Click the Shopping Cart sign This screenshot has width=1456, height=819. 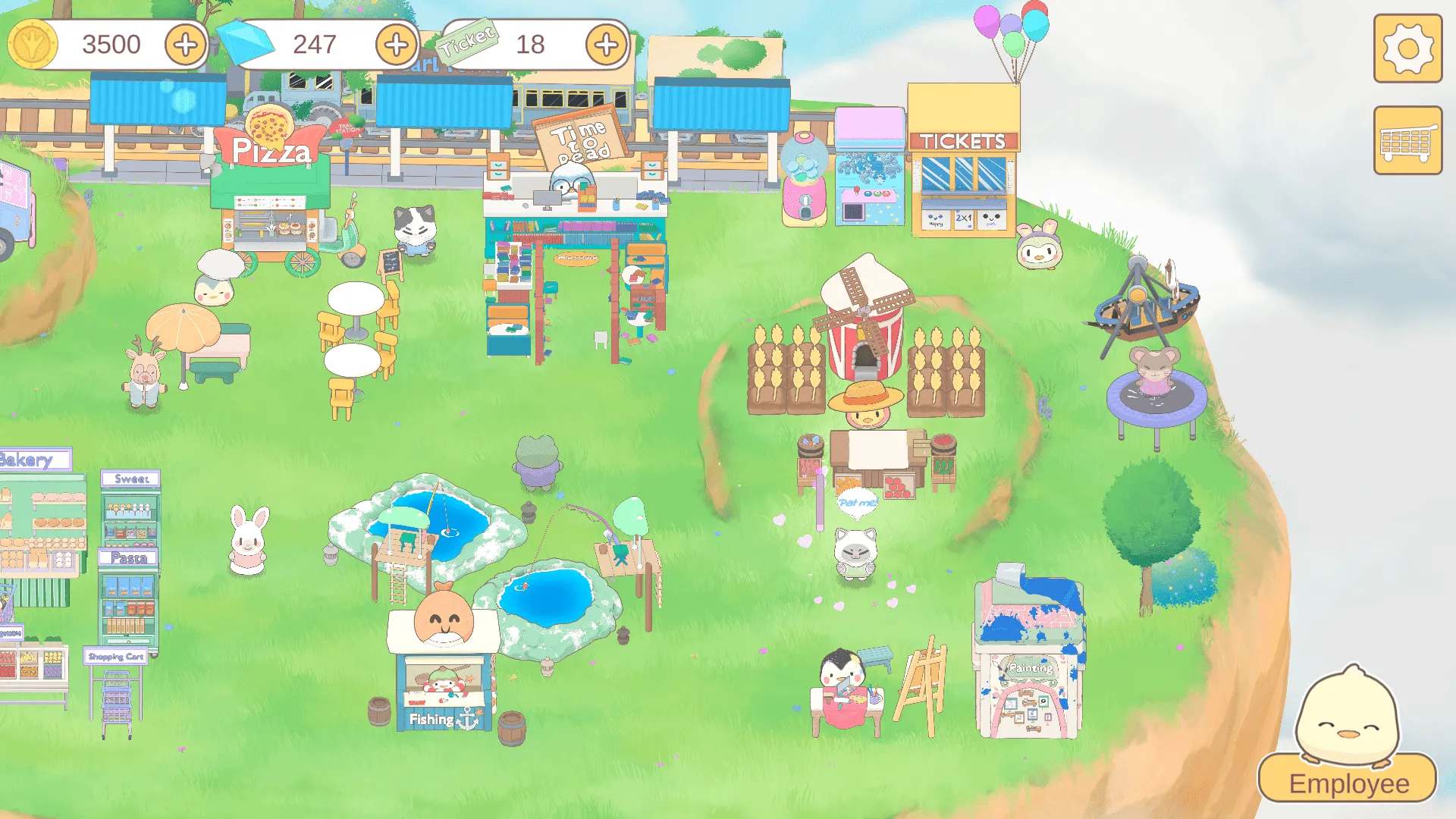coord(114,657)
